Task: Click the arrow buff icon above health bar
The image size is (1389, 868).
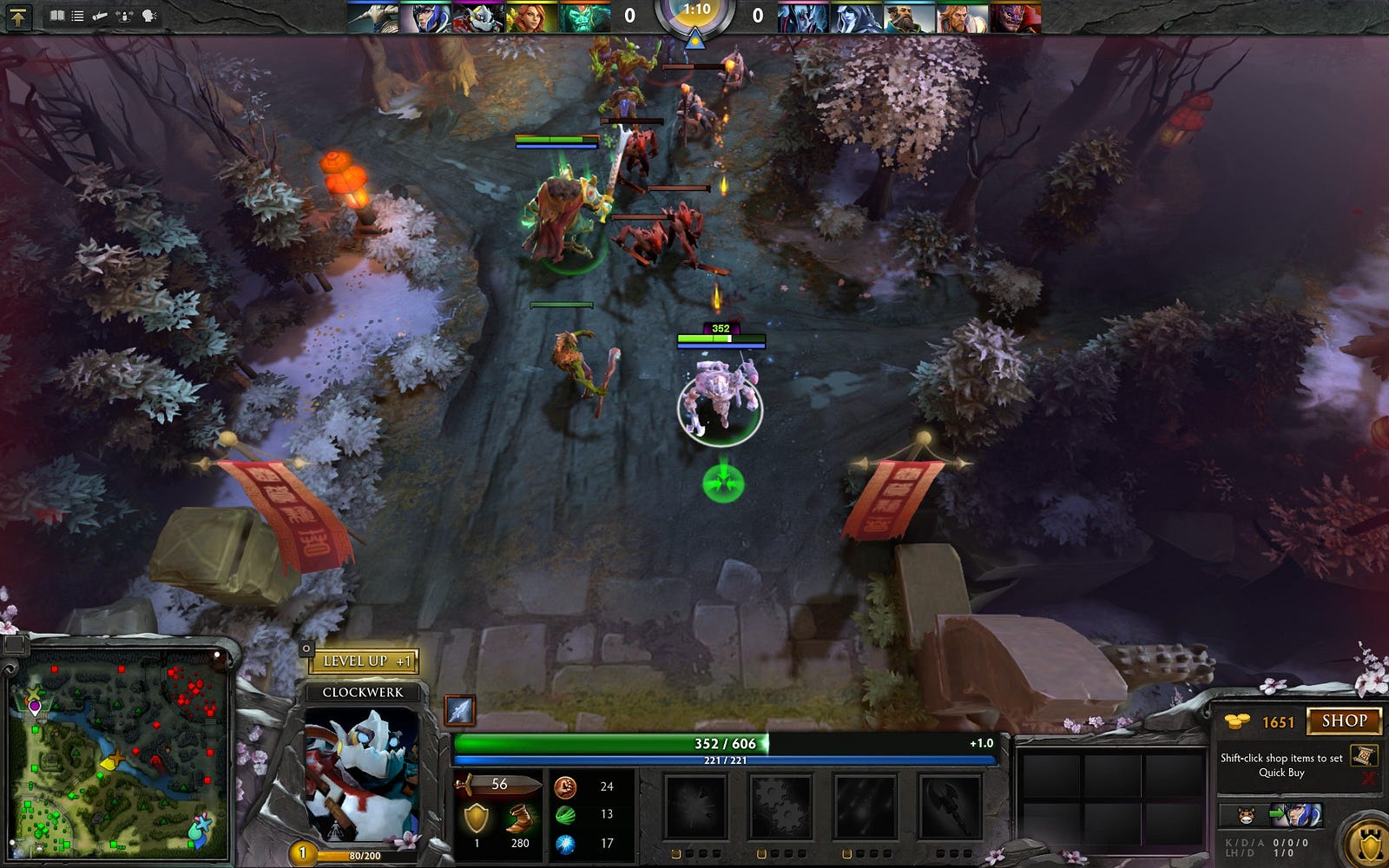Action: pyautogui.click(x=459, y=710)
